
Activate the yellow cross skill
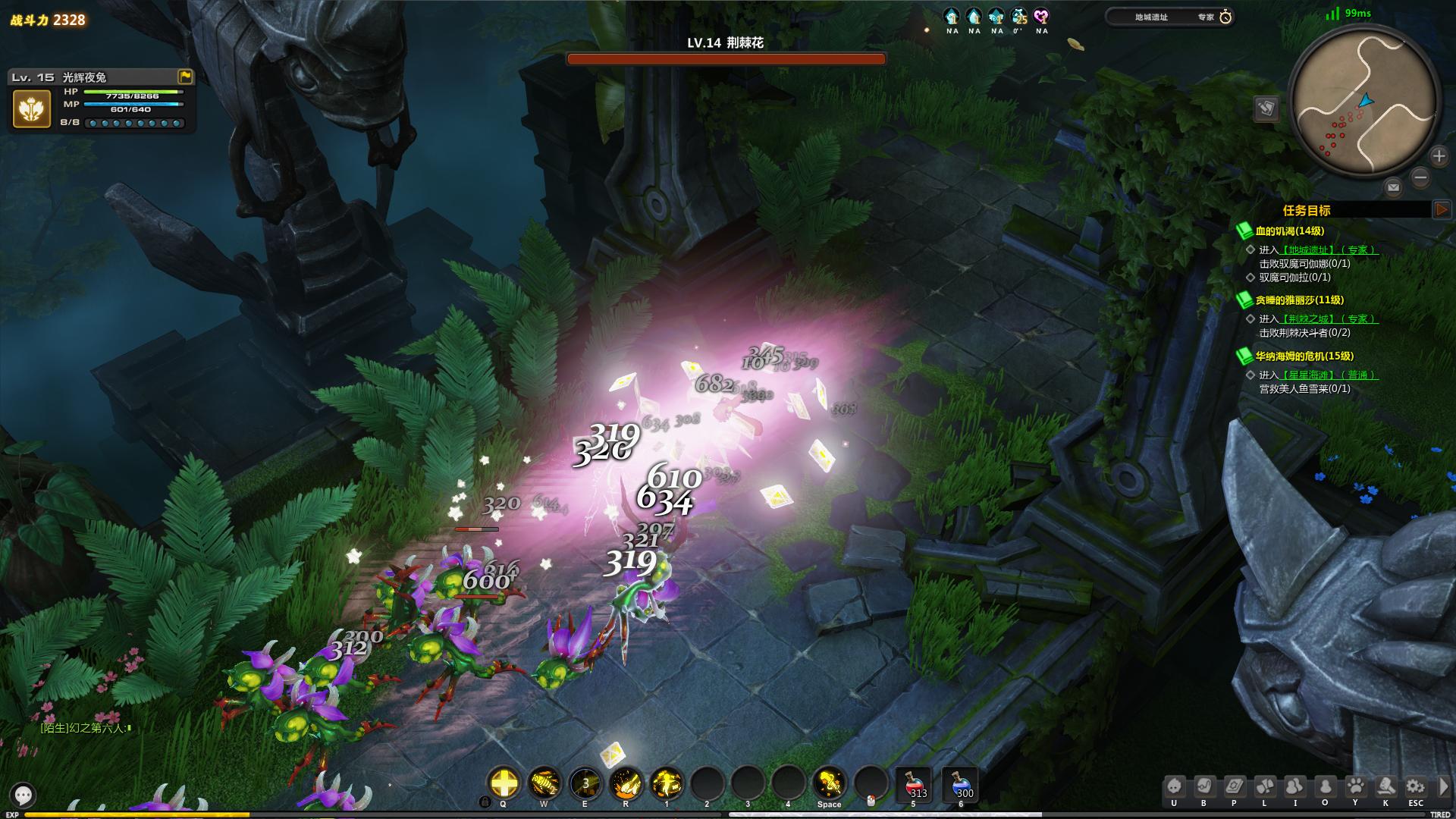click(504, 783)
